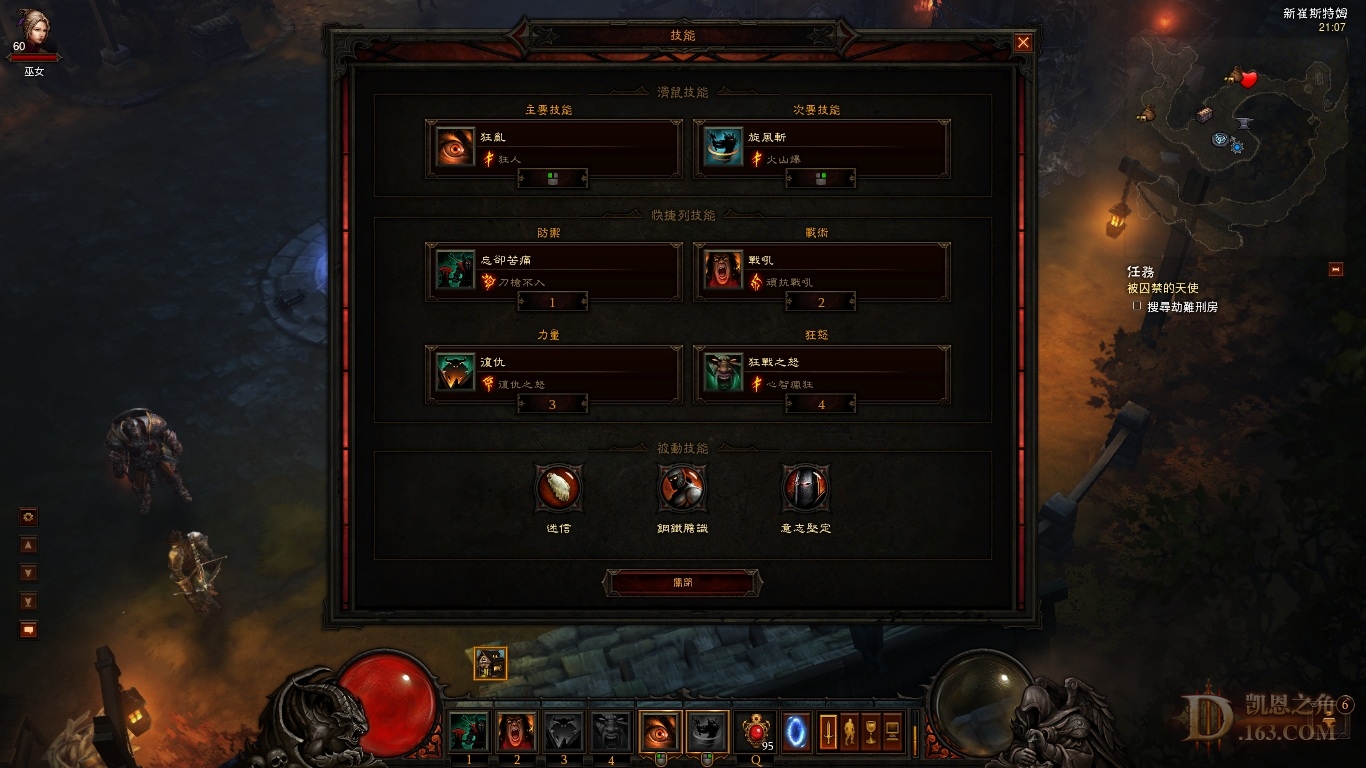The image size is (1366, 768).
Task: Open the game menu computer icon
Action: [x=892, y=732]
